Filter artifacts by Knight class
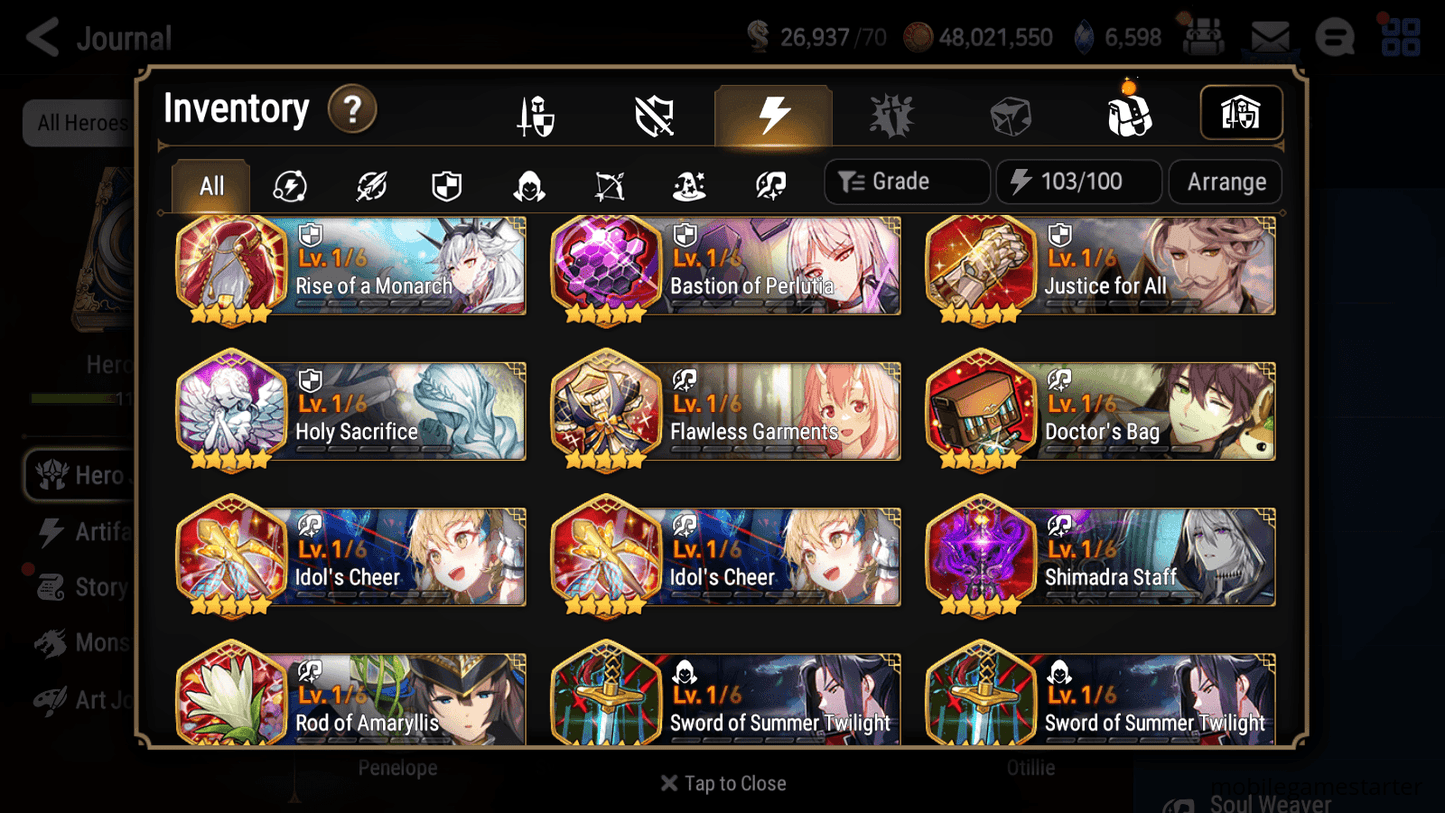This screenshot has height=813, width=1445. pos(448,182)
